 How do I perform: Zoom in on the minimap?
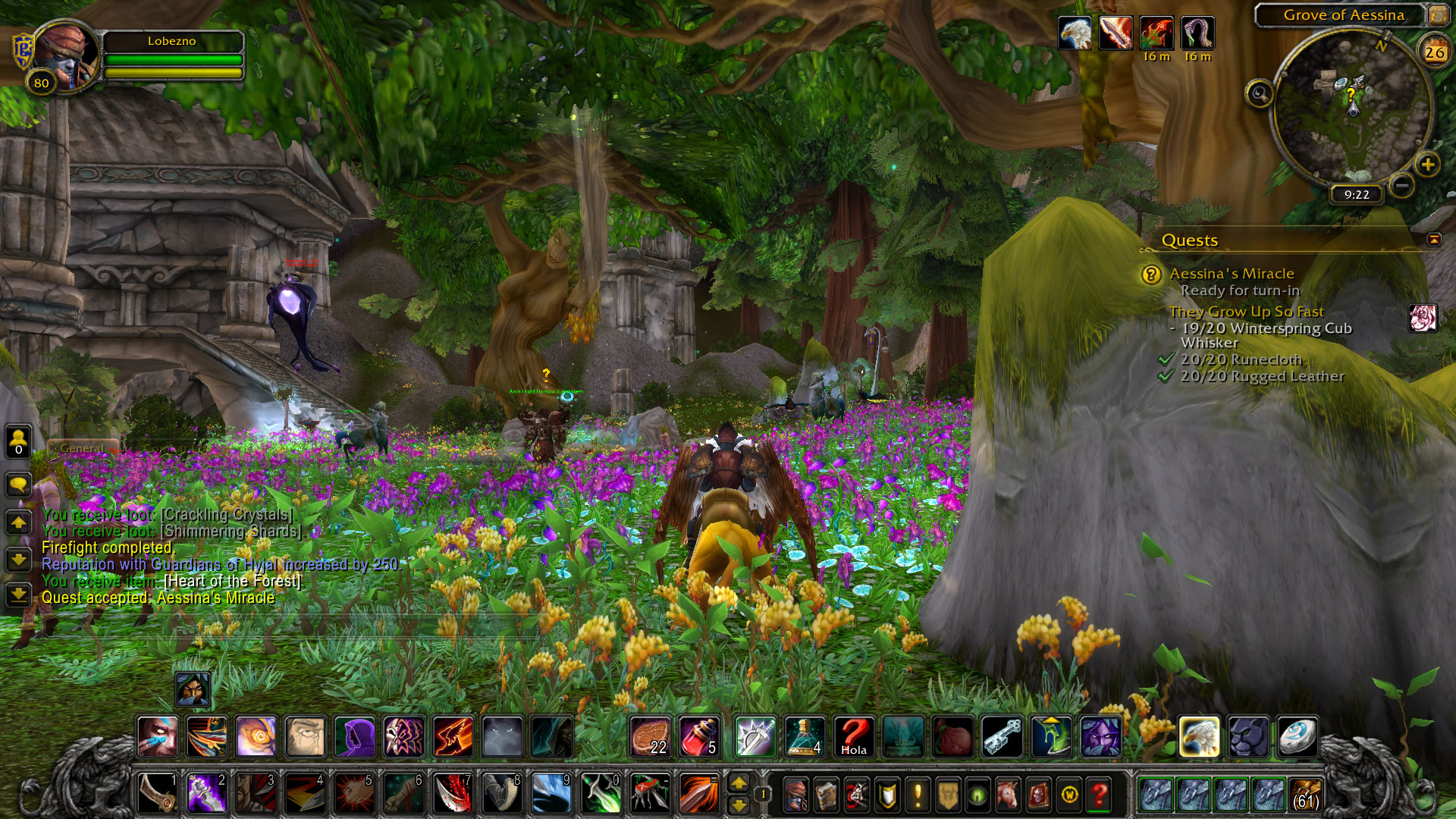point(1427,165)
